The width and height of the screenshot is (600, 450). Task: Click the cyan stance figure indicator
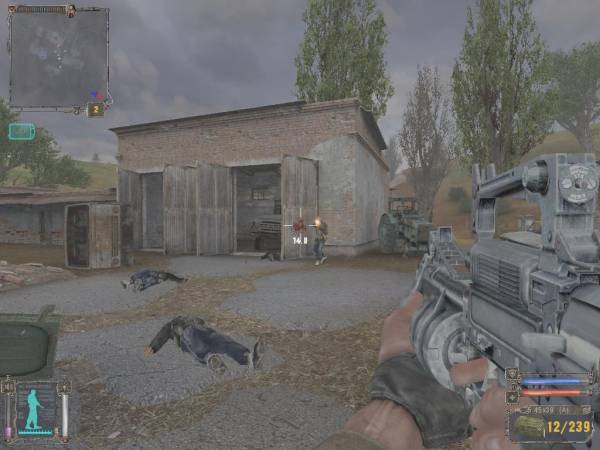pos(36,409)
